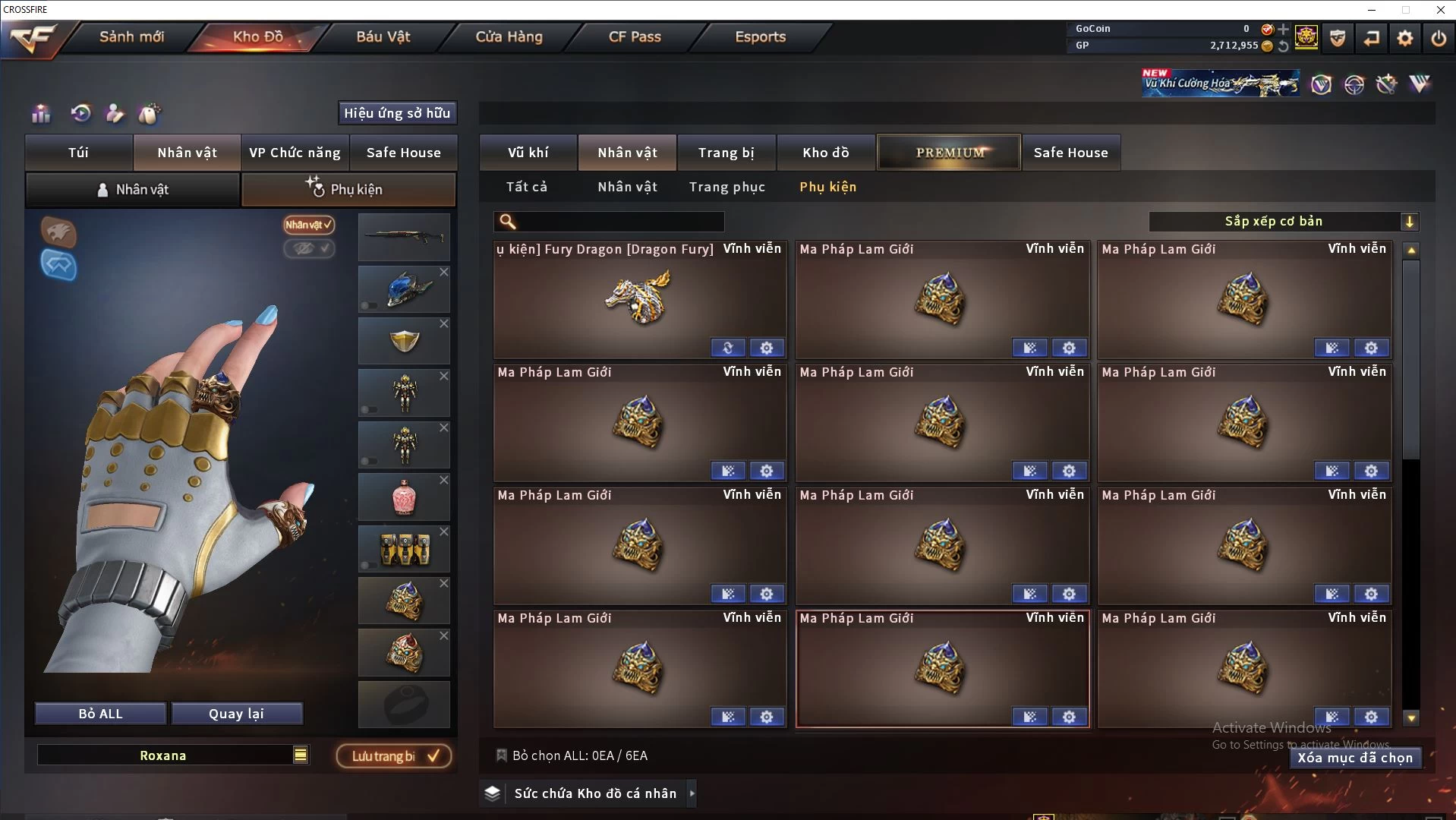Open the Cửa Hàng shop
The image size is (1456, 820).
pyautogui.click(x=509, y=36)
